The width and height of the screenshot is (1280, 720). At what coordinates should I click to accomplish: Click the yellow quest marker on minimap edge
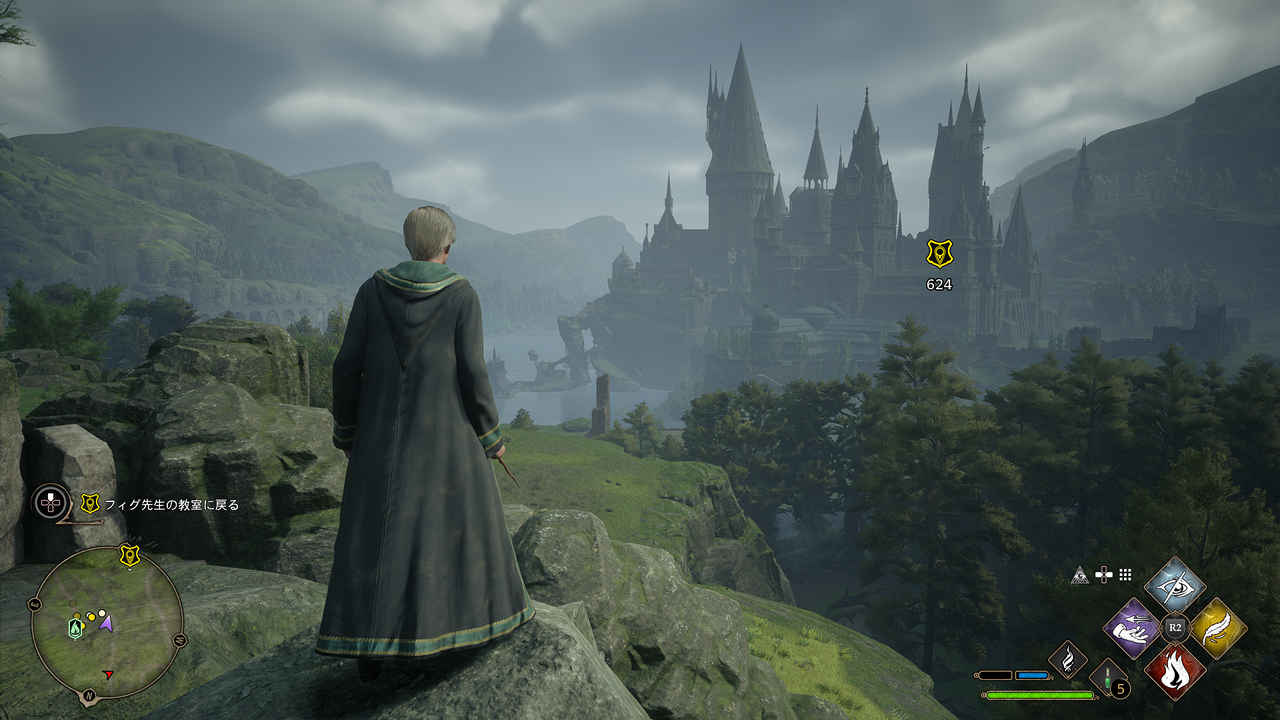tap(129, 555)
